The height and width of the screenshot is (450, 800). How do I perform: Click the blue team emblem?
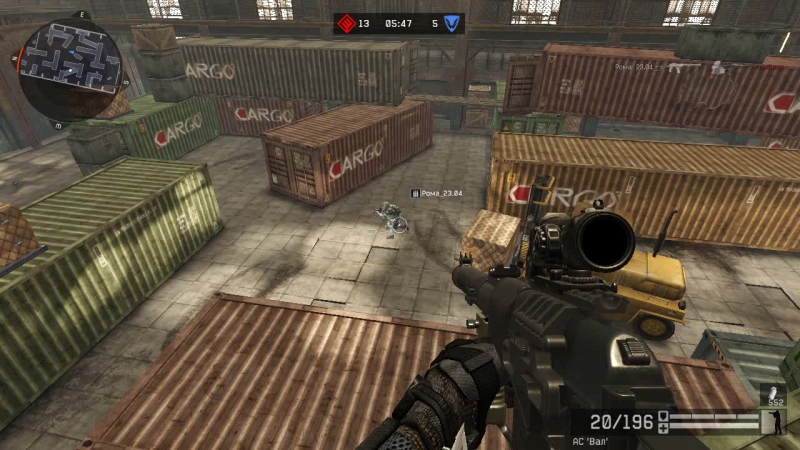point(453,23)
